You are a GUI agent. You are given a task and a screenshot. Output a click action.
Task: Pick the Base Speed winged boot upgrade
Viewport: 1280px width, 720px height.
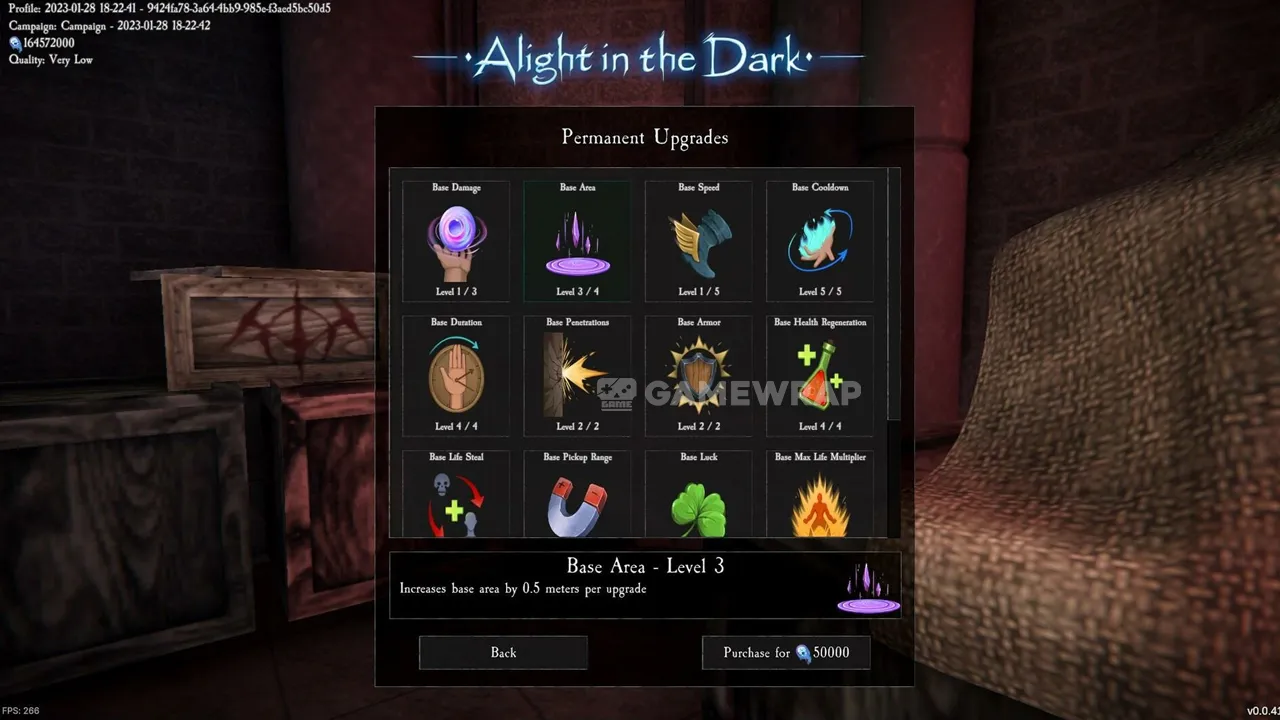point(699,241)
